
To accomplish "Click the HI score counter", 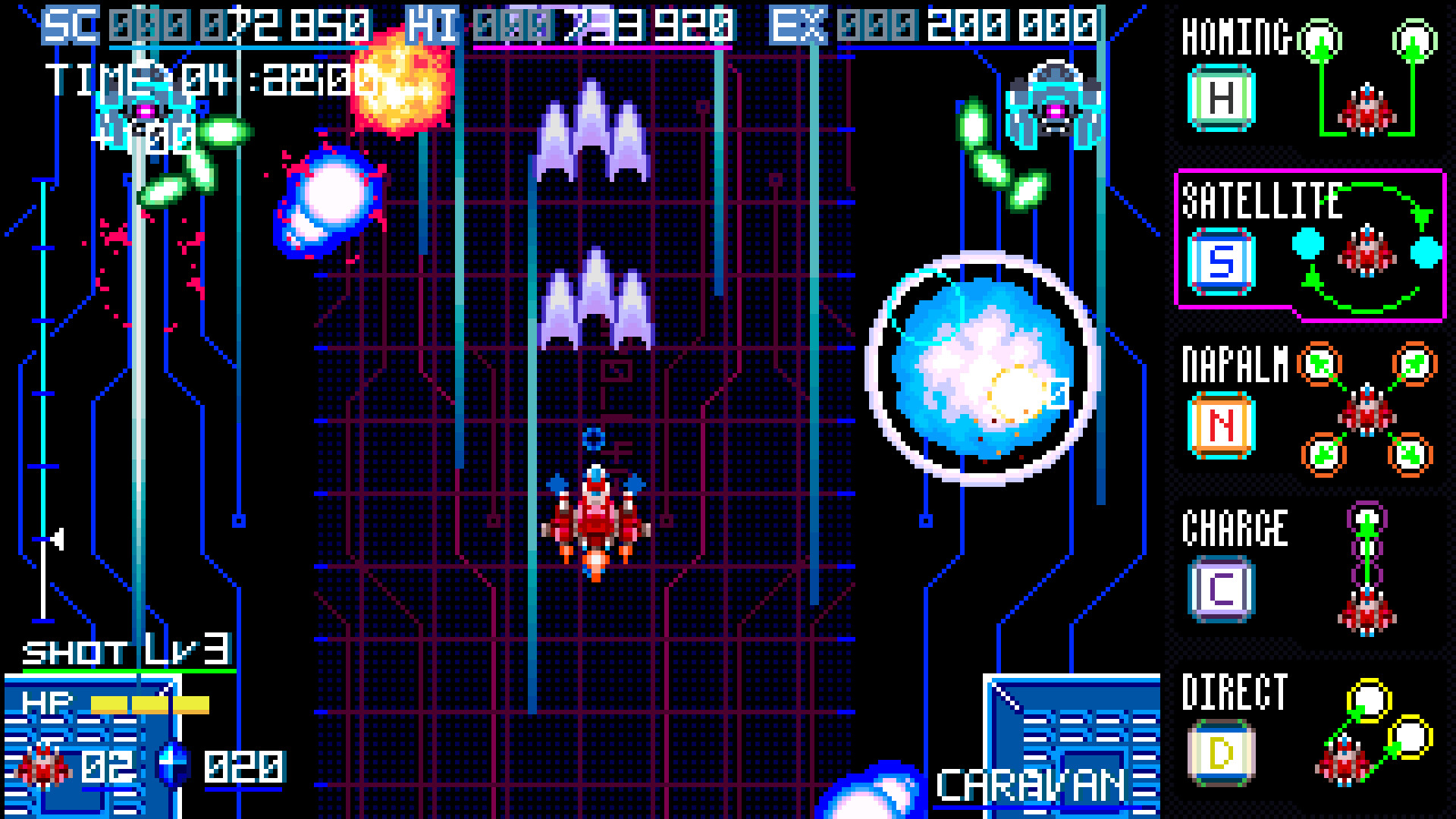I will 569,25.
